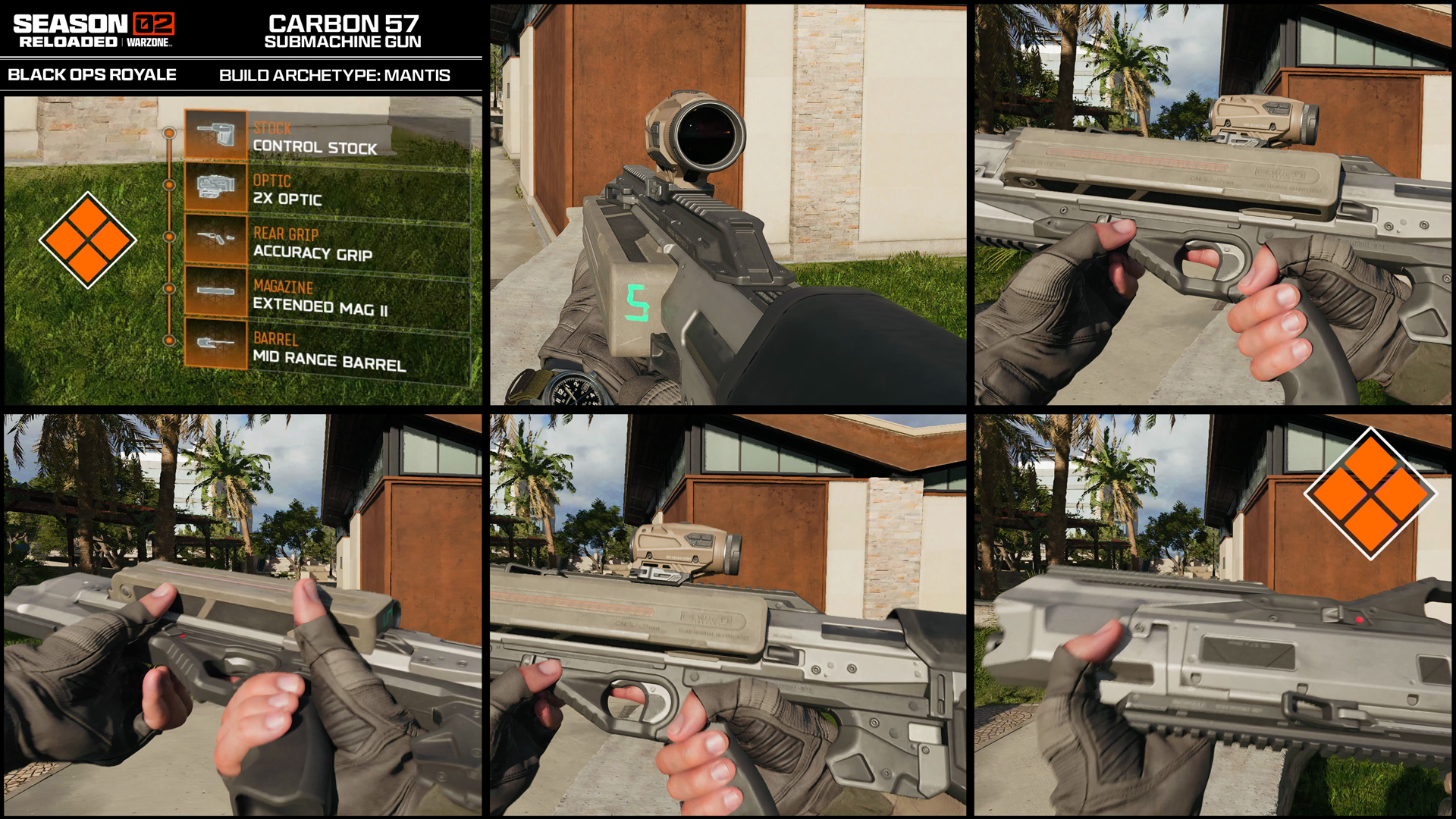Viewport: 1456px width, 819px height.
Task: Switch to the BUILD ARCHETYPE: MANTIS tab
Action: tap(334, 74)
